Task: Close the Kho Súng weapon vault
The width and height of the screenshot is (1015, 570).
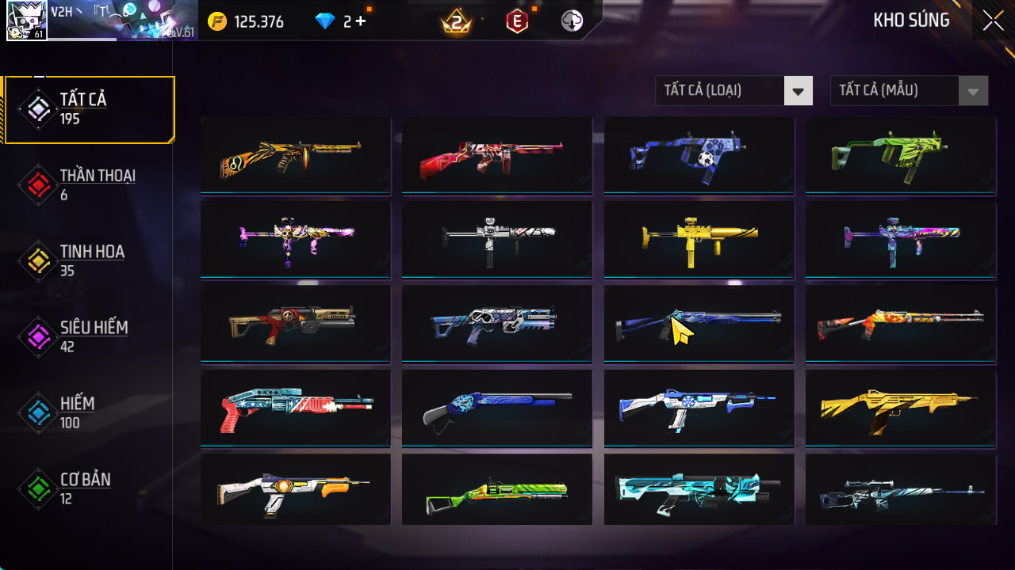Action: click(992, 20)
